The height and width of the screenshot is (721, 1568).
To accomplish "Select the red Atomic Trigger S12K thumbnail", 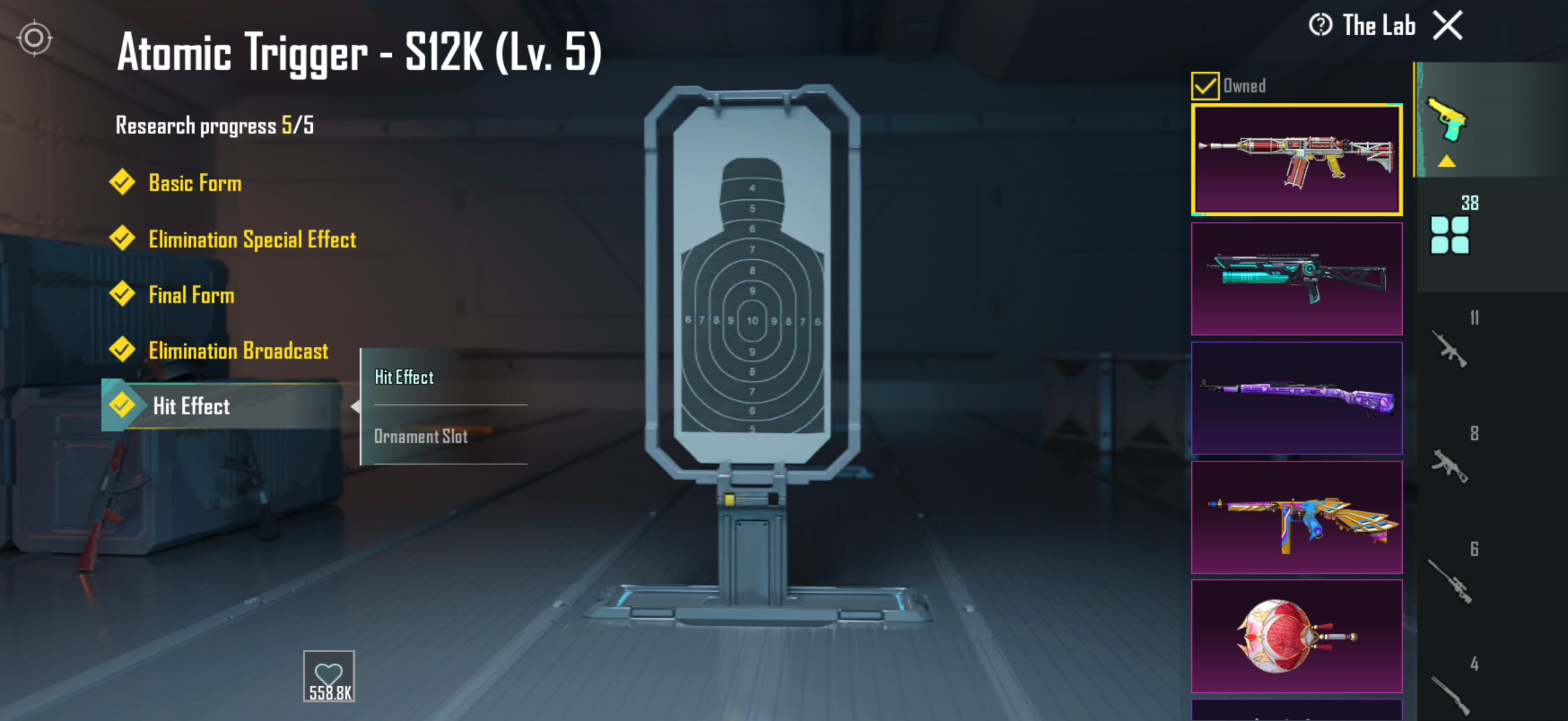I will 1297,160.
